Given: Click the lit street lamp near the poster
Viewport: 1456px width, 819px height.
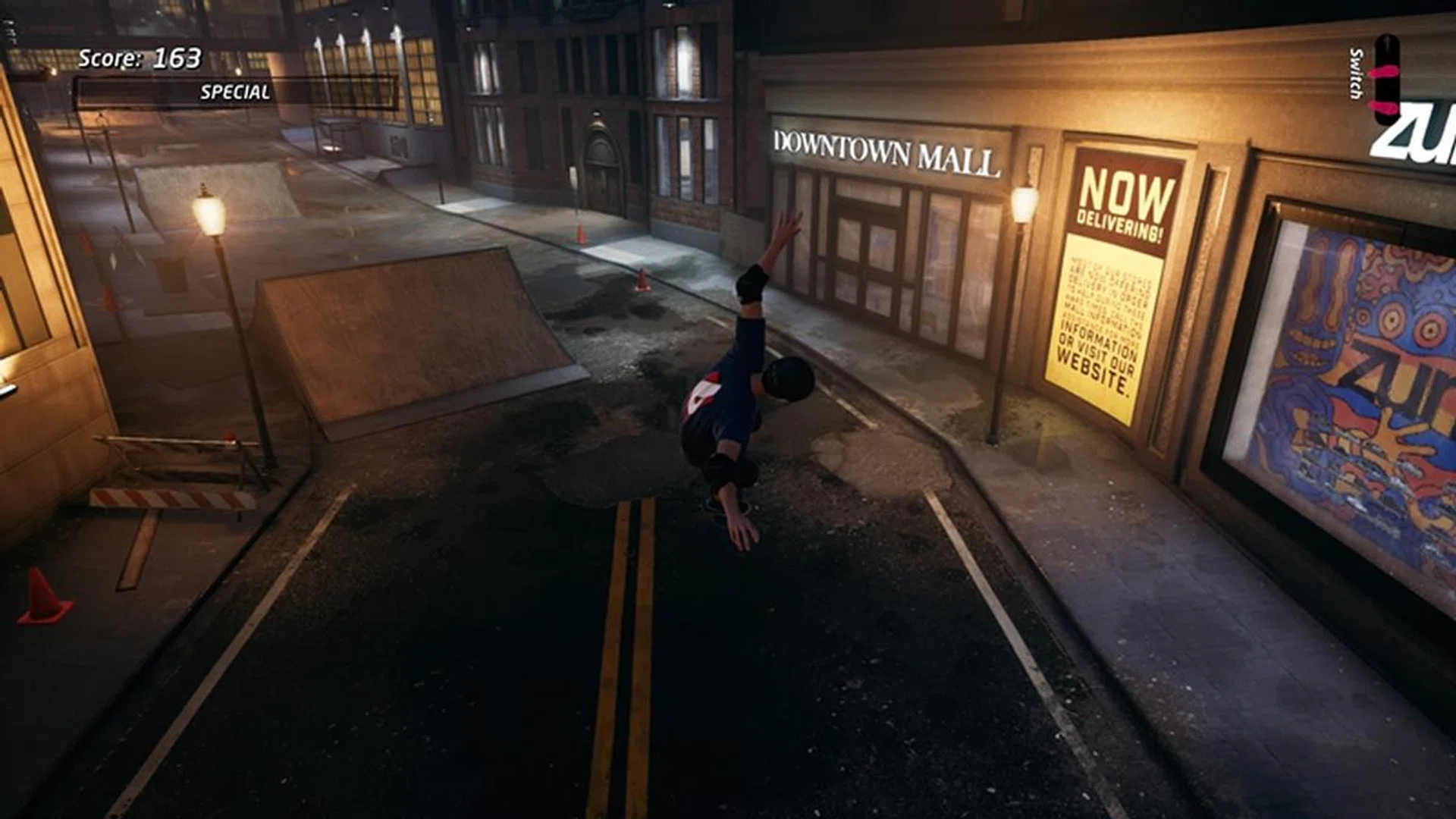Looking at the screenshot, I should (x=1022, y=205).
